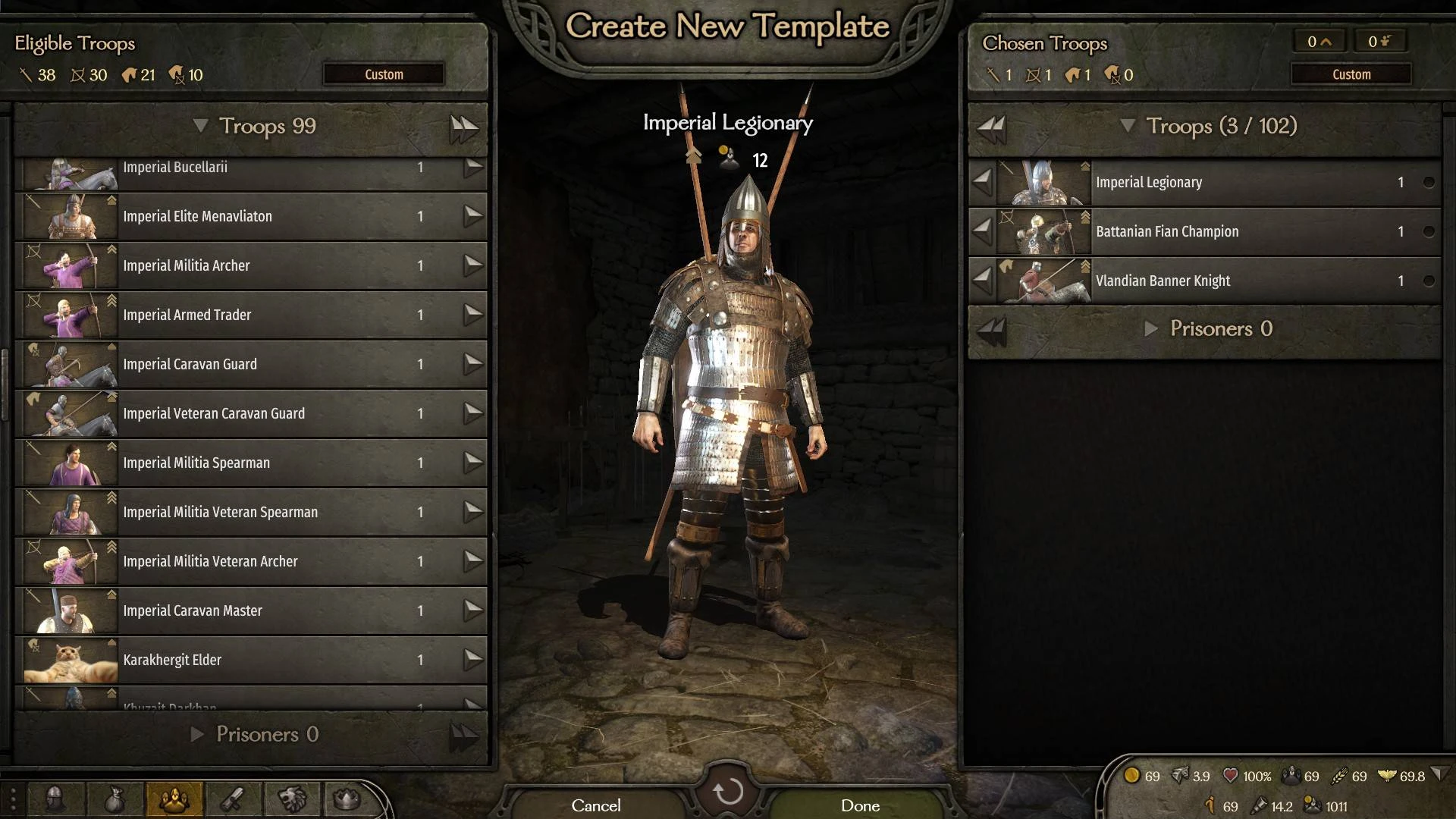Toggle the infantry sword filter in Eligible Troops

(x=26, y=74)
